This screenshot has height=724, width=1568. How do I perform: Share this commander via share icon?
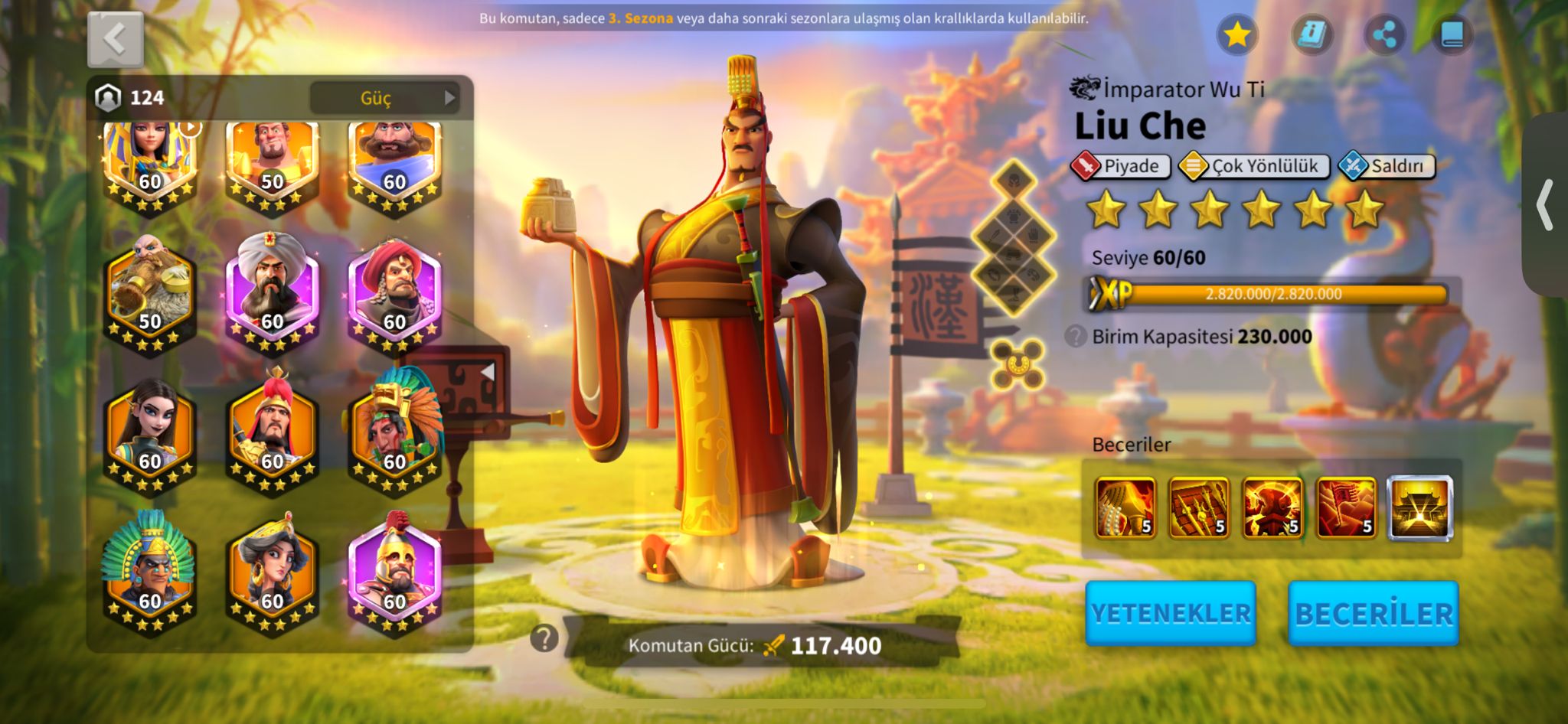(x=1384, y=34)
